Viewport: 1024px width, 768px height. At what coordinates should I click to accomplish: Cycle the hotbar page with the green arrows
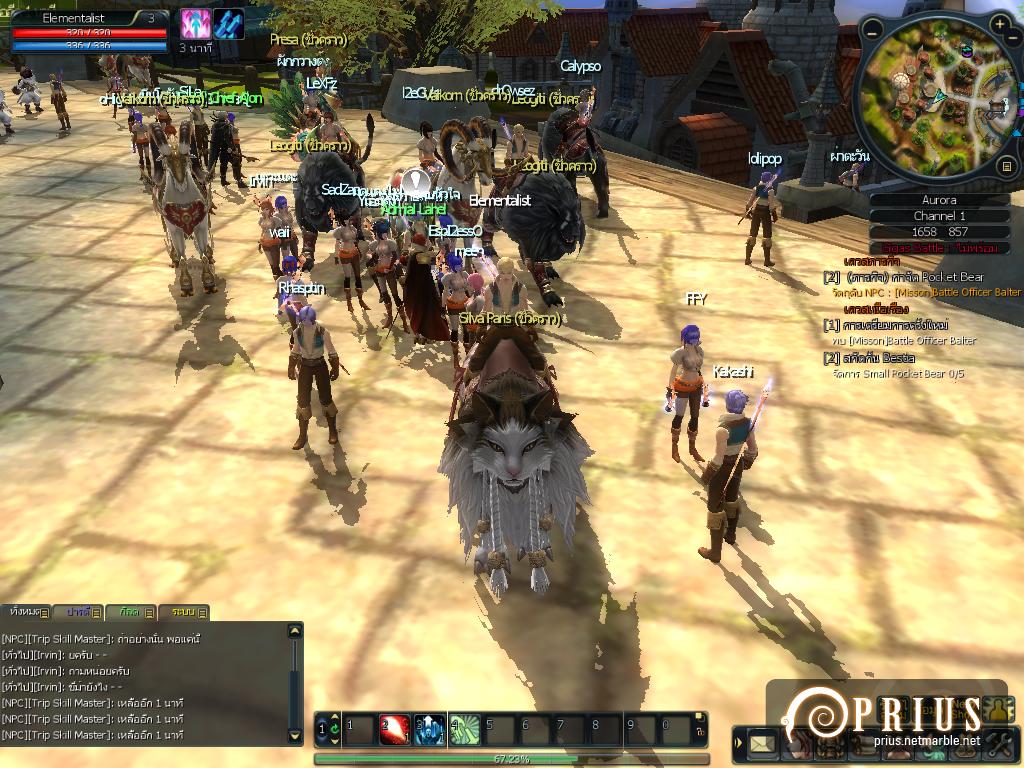334,730
